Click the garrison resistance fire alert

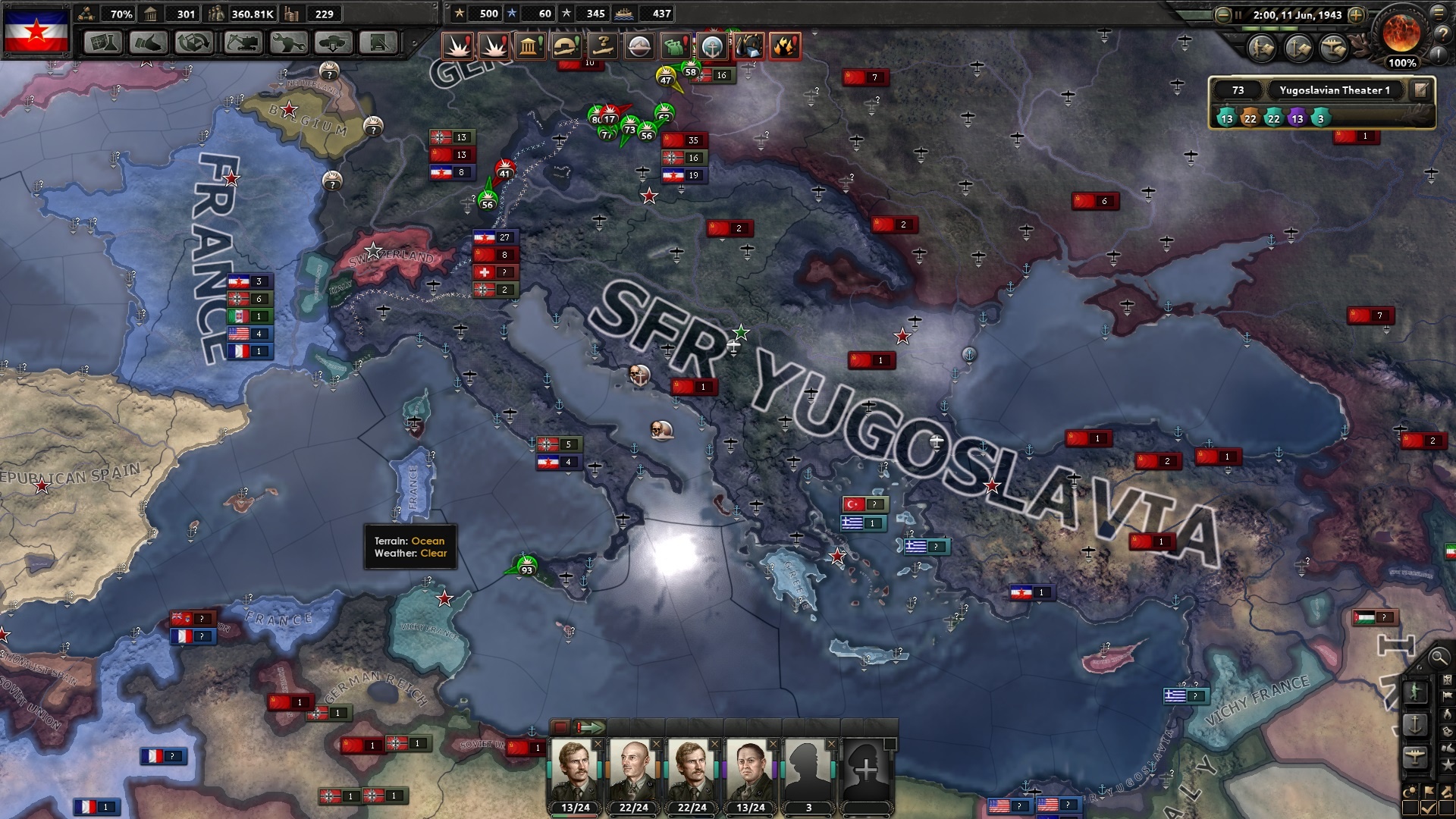(786, 46)
